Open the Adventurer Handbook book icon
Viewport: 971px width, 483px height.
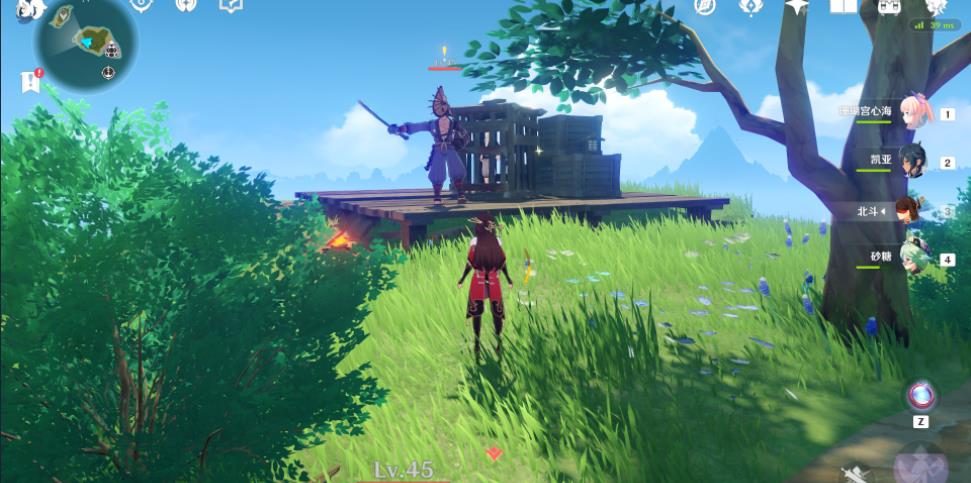pos(843,6)
